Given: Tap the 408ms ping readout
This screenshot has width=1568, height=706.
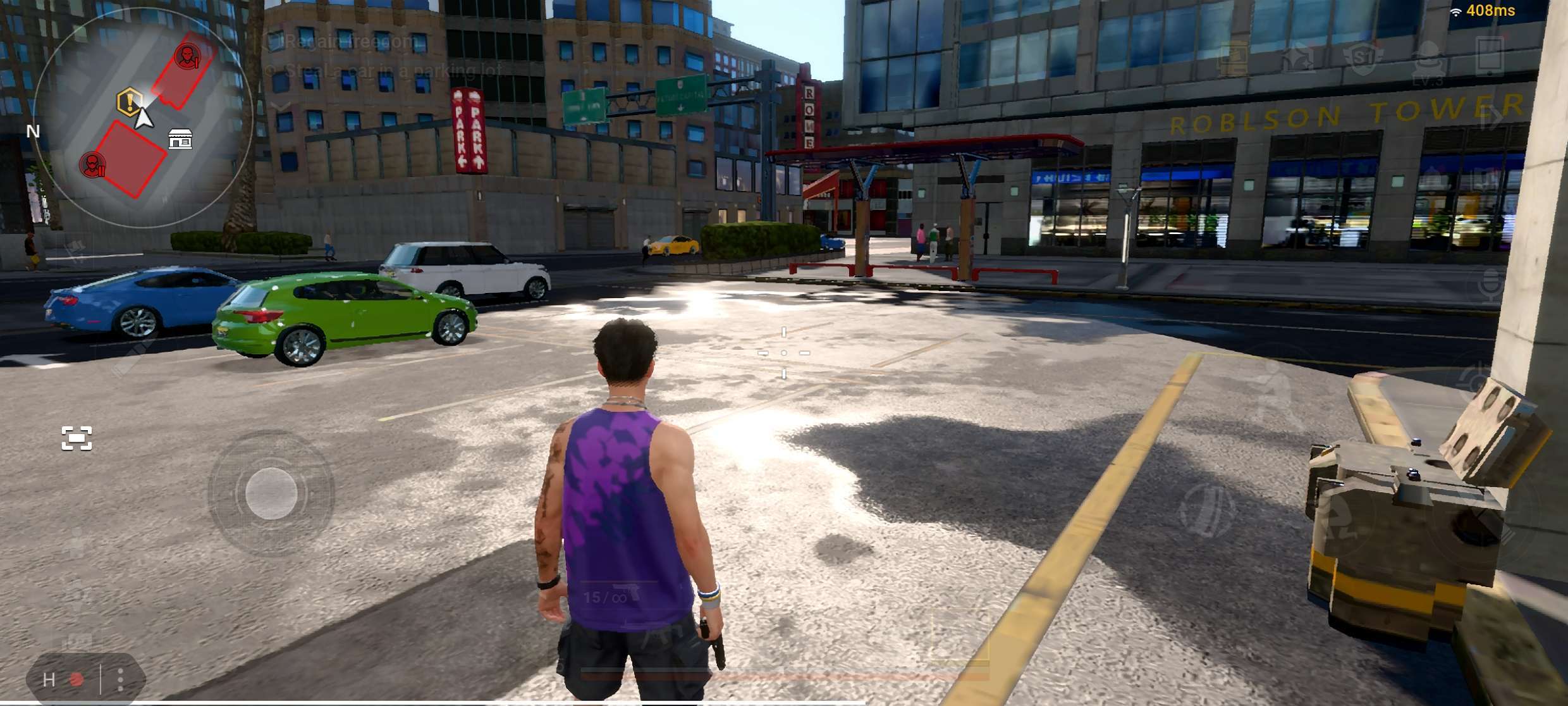Looking at the screenshot, I should 1491,11.
